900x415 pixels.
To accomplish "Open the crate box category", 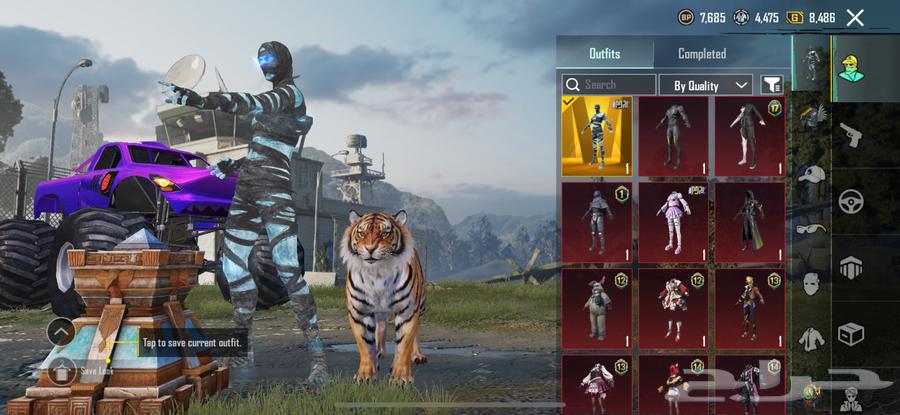I will (852, 331).
